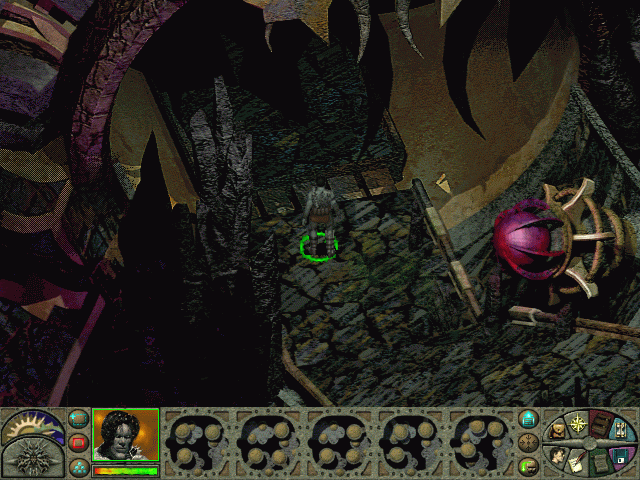The image size is (640, 480).
Task: Open the map with the compass rose icon
Action: coord(579,423)
